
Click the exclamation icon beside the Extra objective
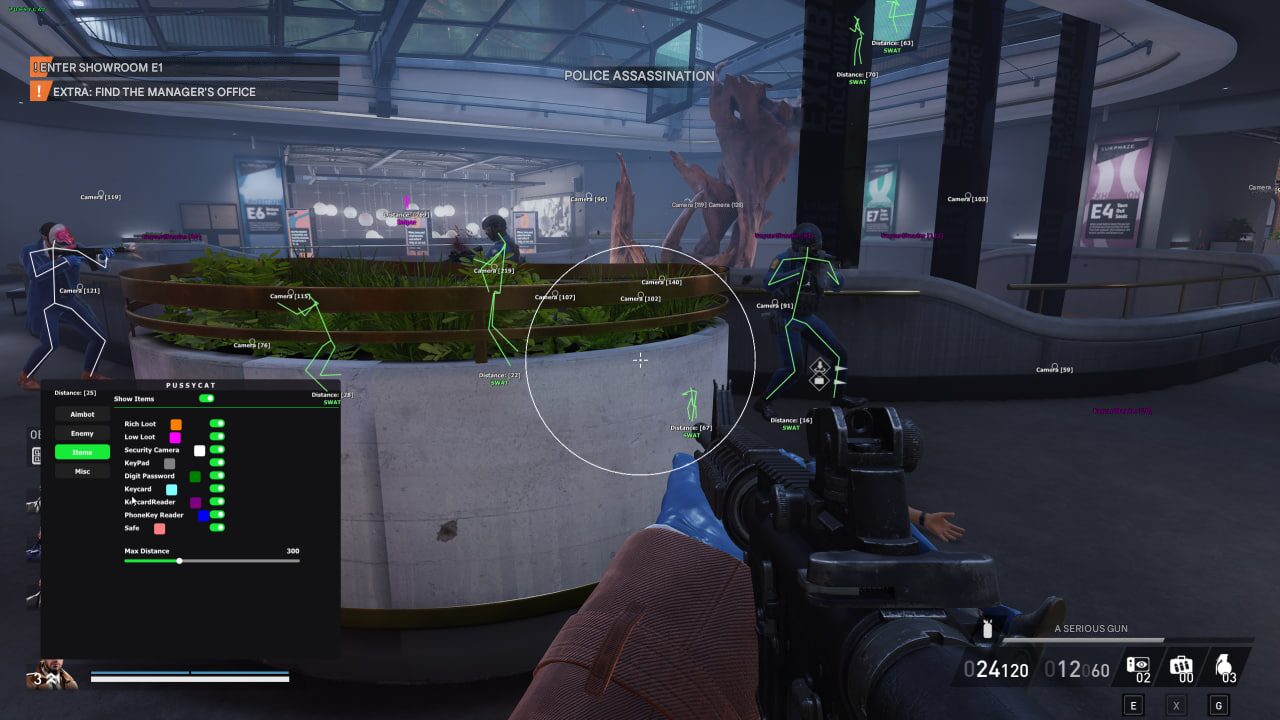tap(38, 91)
